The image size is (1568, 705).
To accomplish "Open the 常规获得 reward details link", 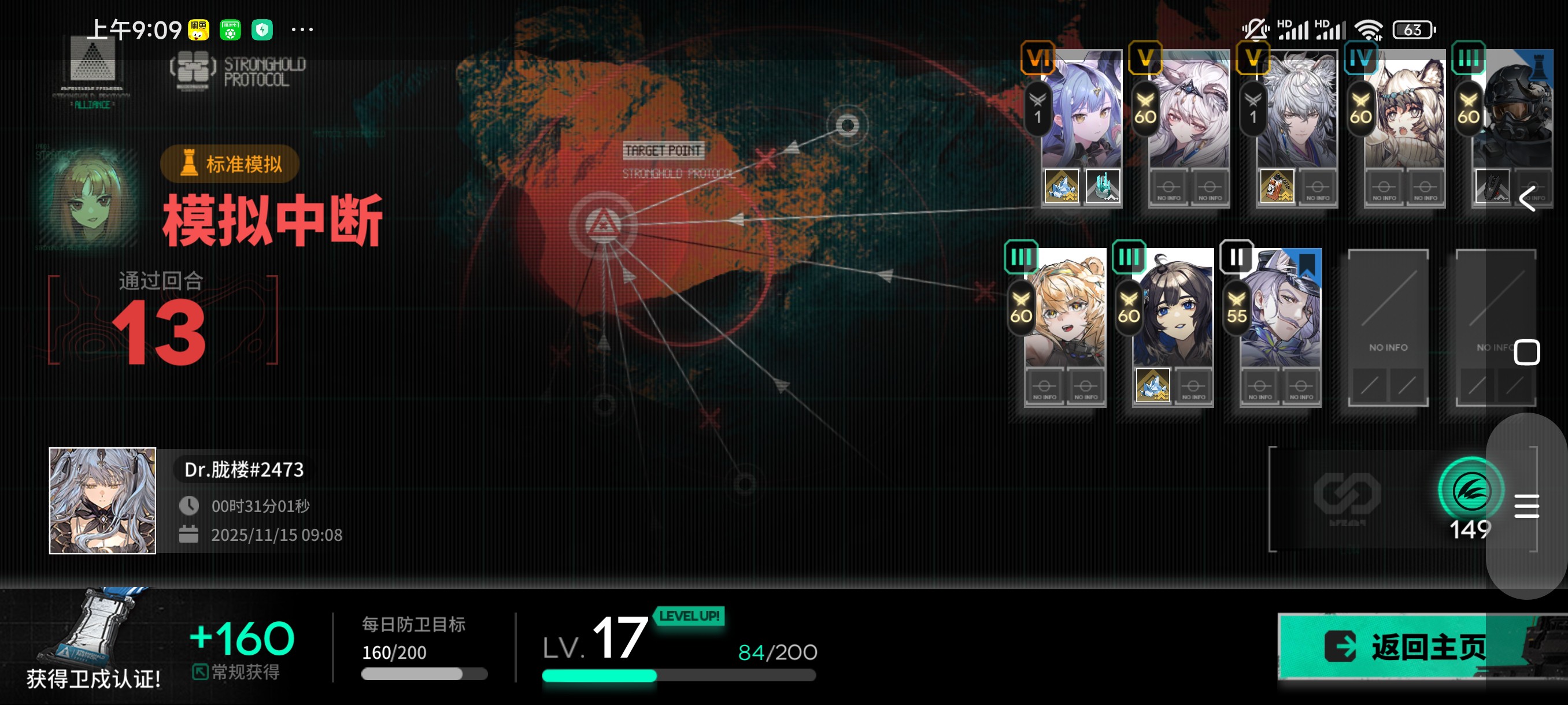I will click(x=236, y=671).
